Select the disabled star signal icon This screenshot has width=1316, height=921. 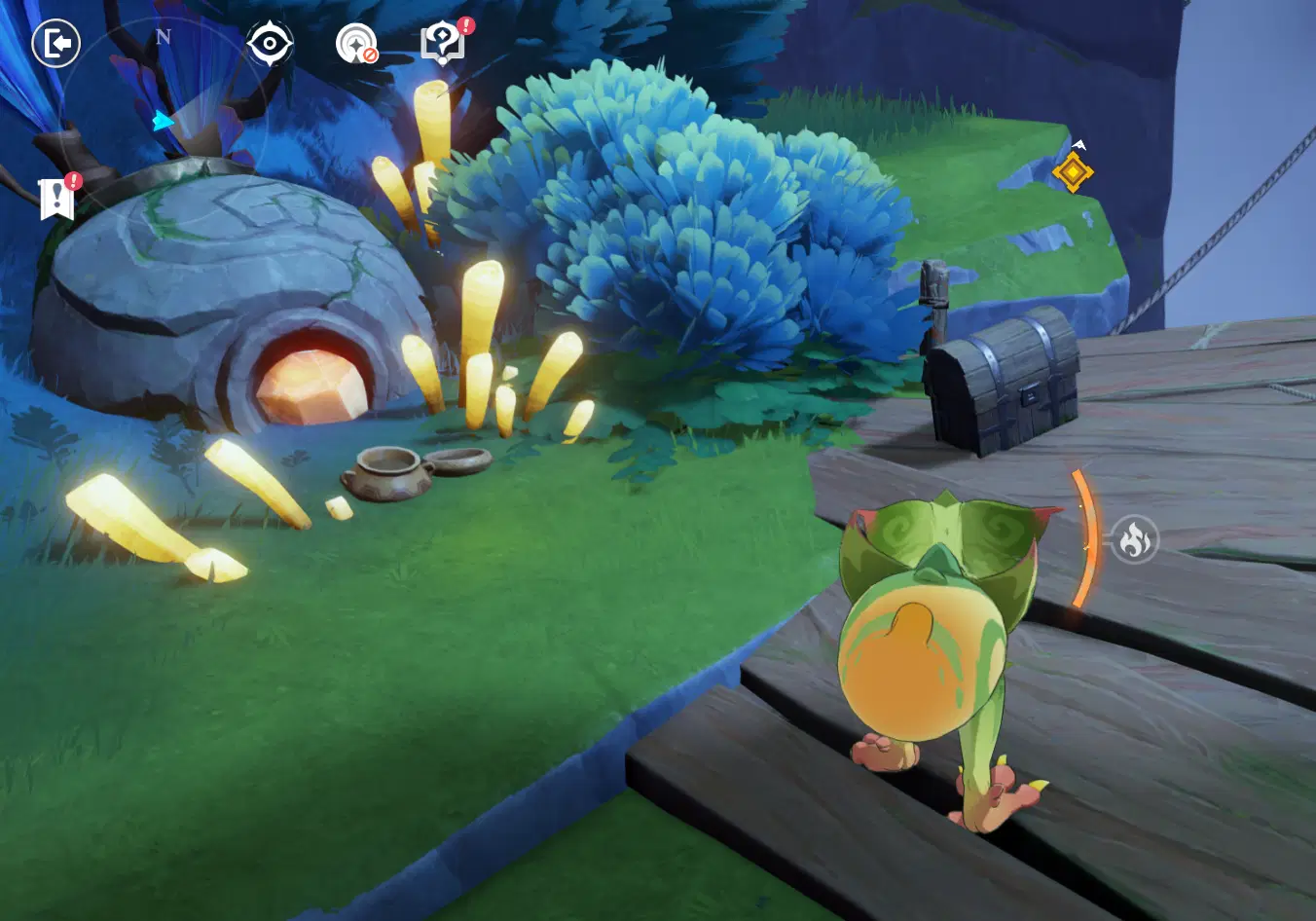click(356, 44)
